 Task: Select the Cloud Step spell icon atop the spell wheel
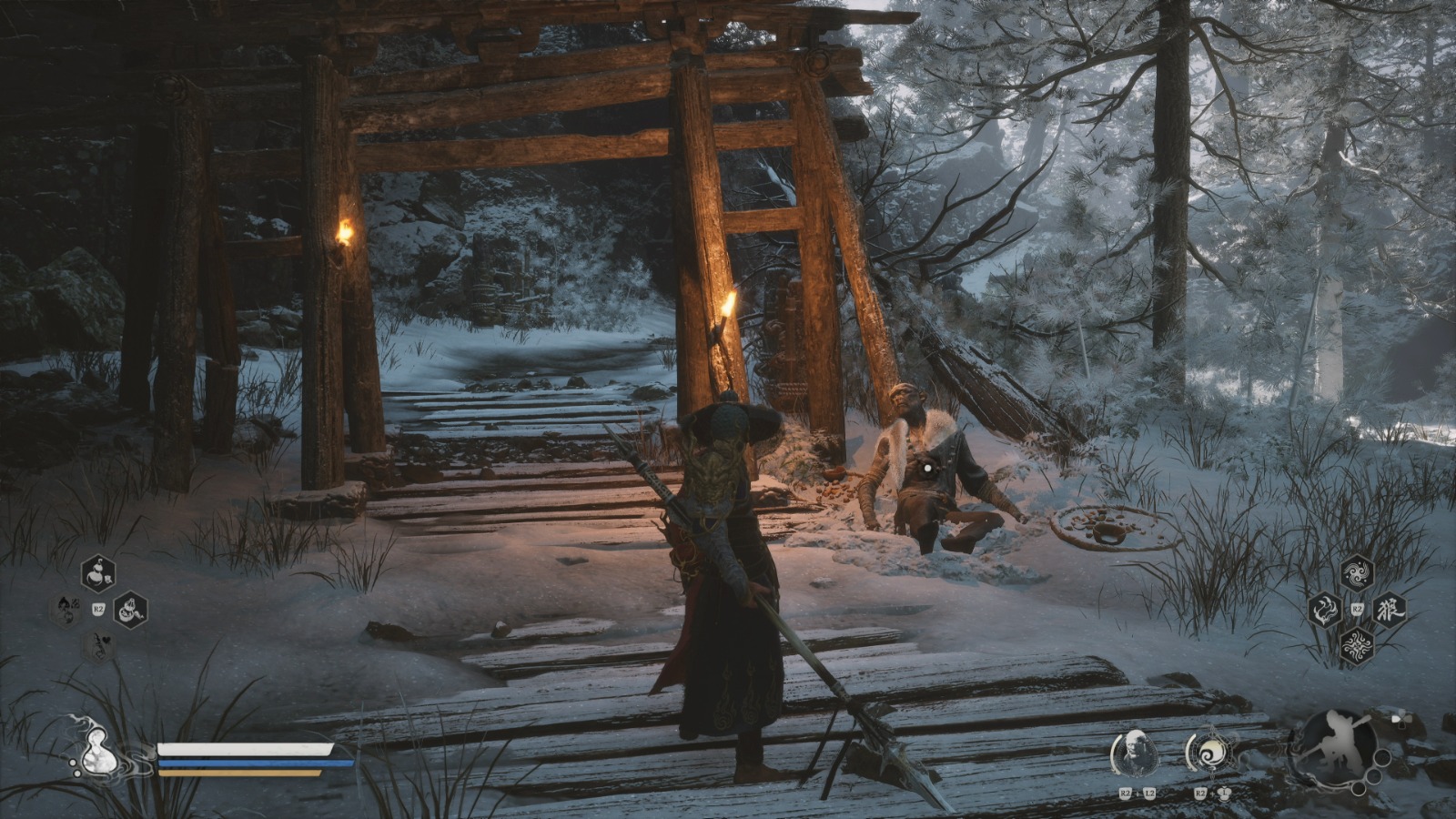click(x=1356, y=573)
